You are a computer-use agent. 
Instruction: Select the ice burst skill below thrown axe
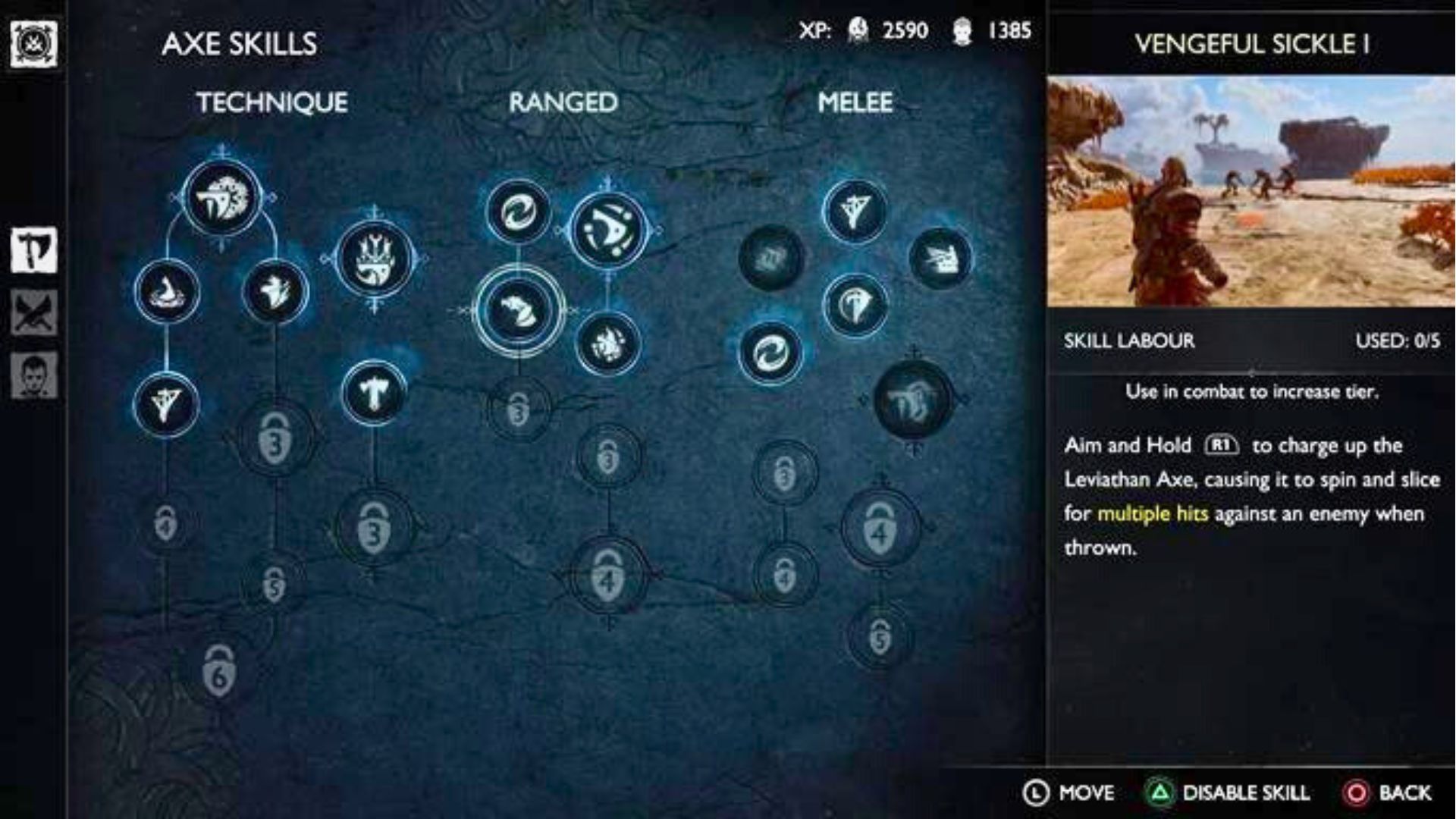[x=608, y=344]
